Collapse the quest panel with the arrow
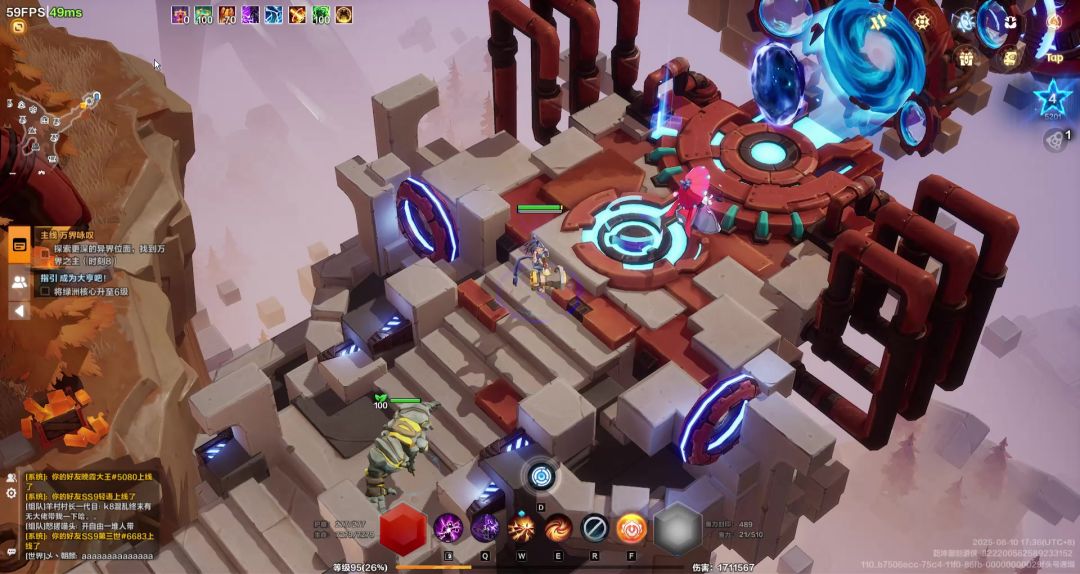The image size is (1080, 574). pyautogui.click(x=19, y=310)
